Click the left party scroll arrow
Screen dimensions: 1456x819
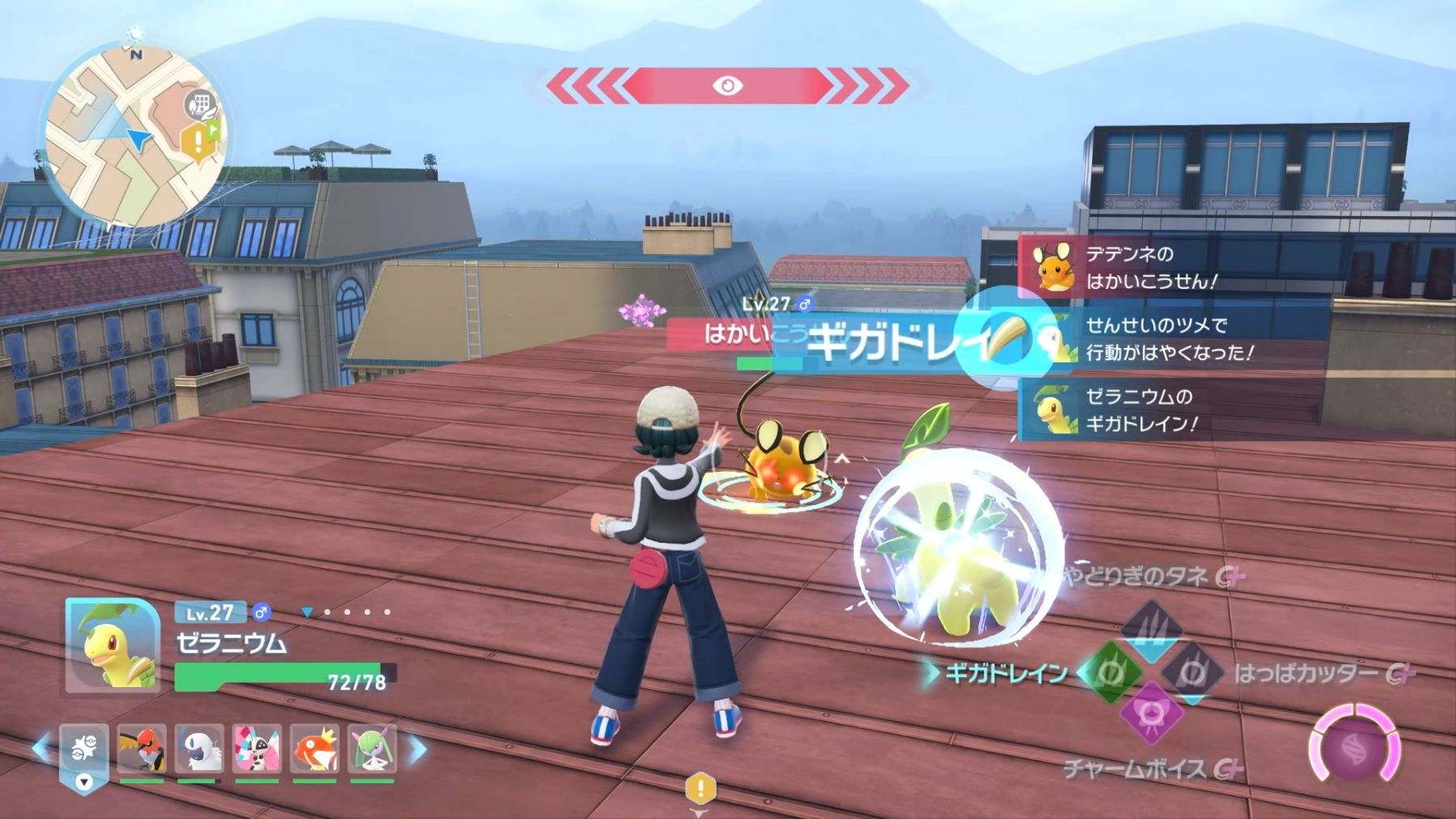click(x=40, y=749)
